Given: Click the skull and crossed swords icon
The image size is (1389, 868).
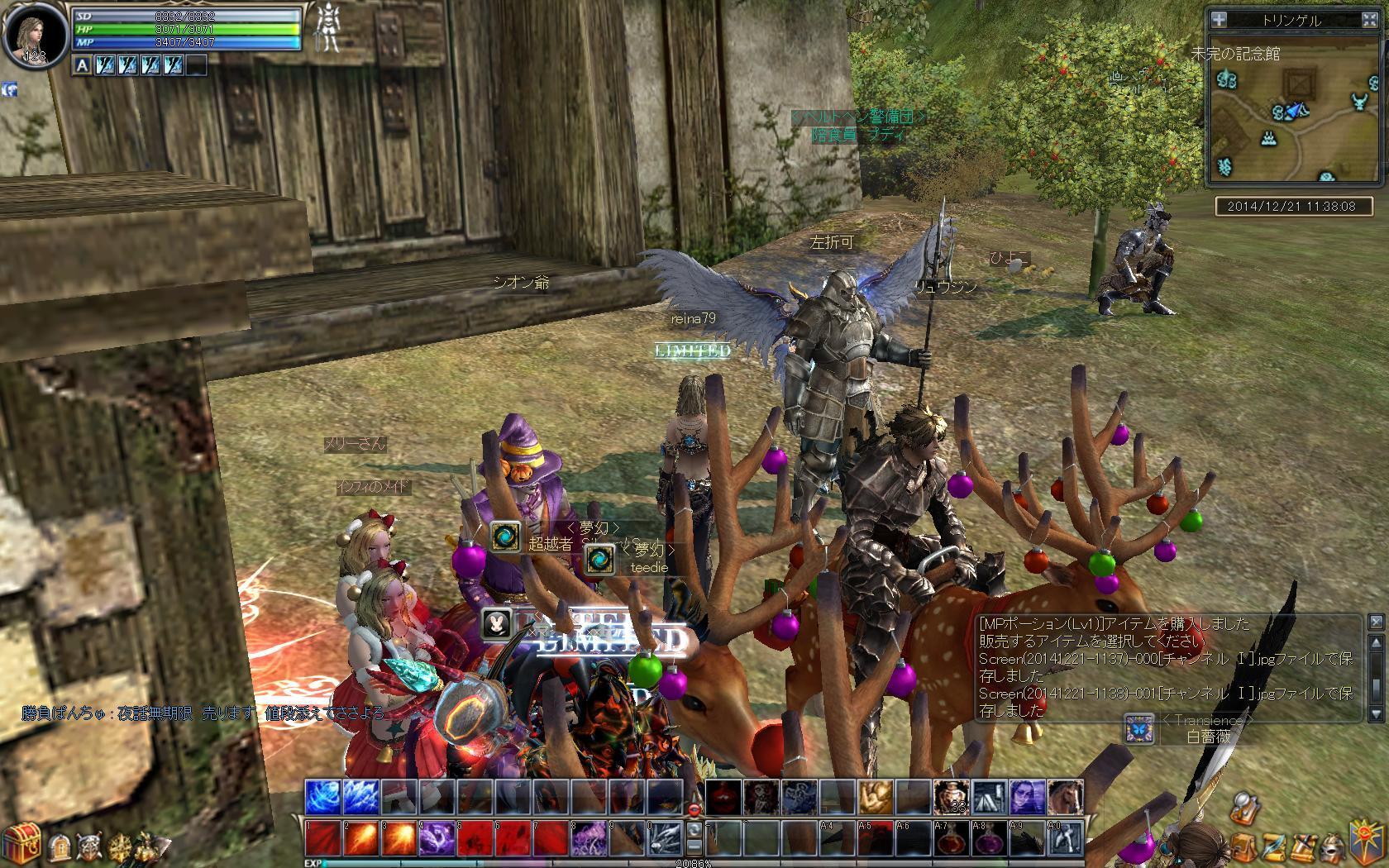Looking at the screenshot, I should [88, 847].
